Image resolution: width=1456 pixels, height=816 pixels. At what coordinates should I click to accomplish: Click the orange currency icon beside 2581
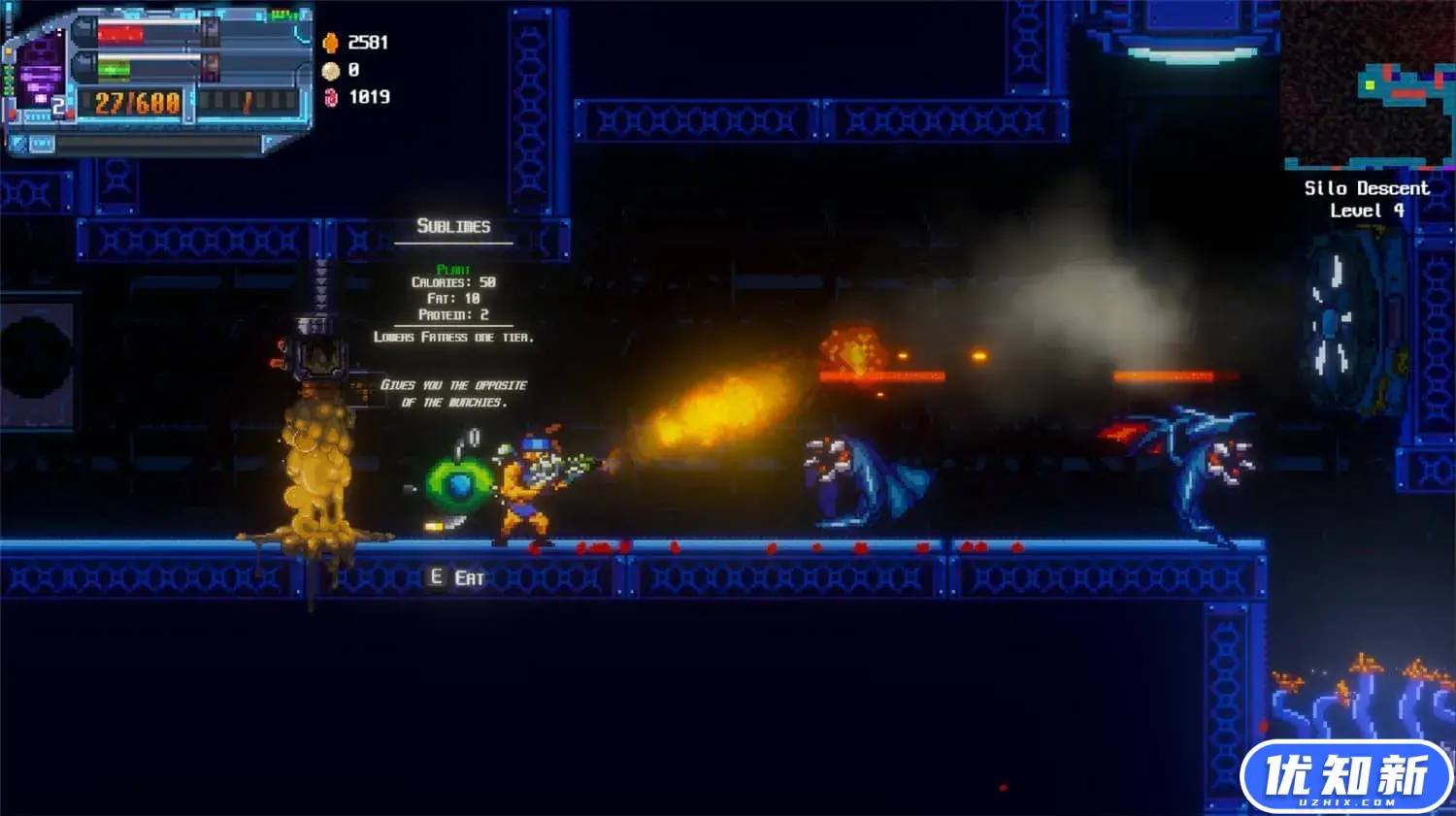(331, 43)
